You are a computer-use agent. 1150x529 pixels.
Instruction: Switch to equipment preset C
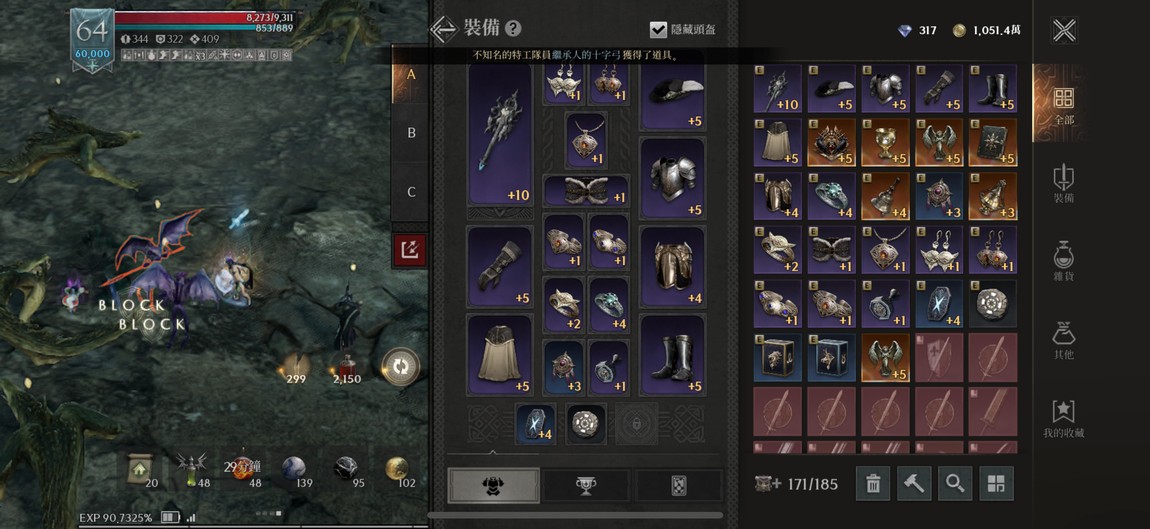click(x=411, y=192)
